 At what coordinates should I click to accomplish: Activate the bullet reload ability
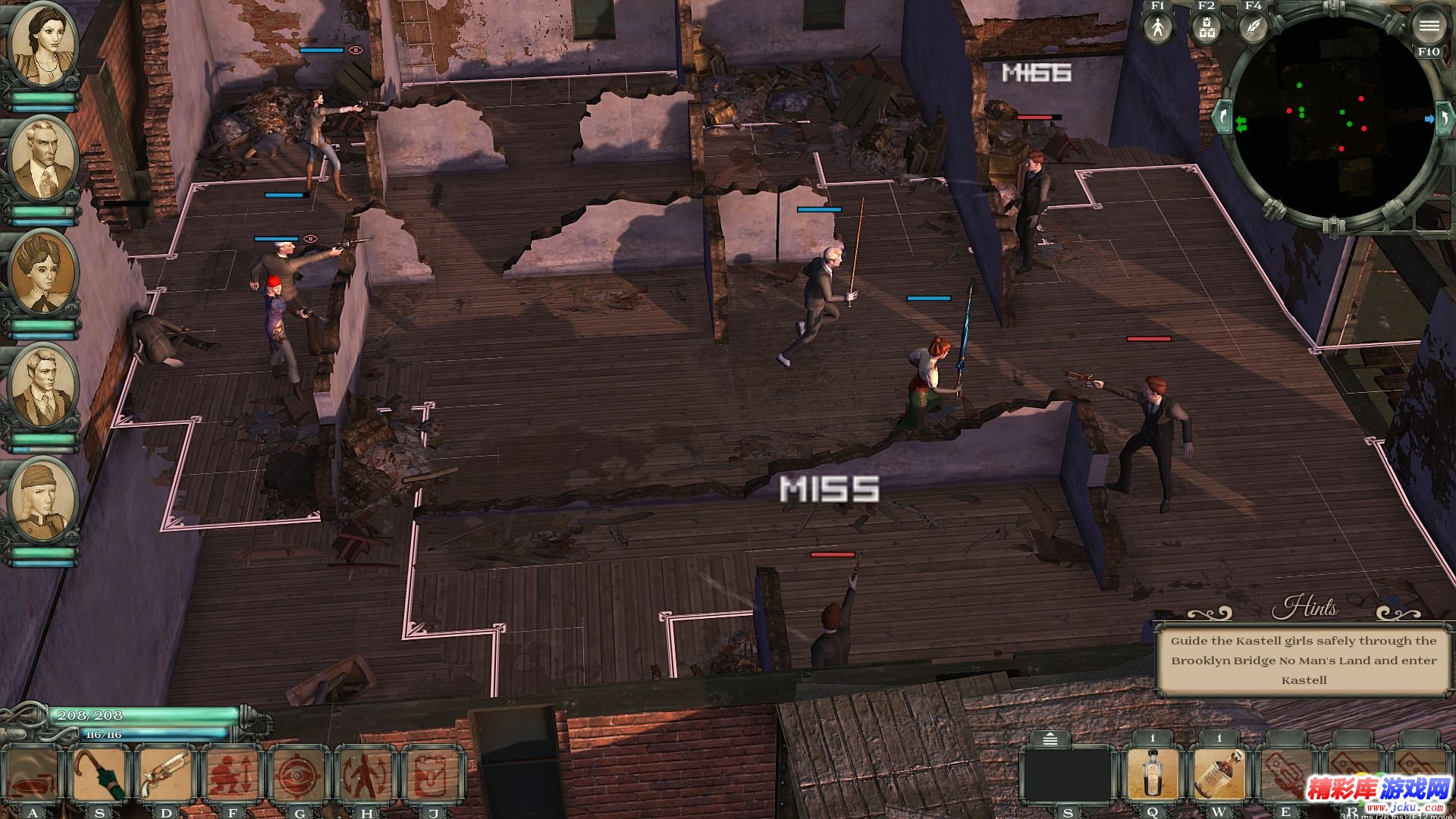(x=32, y=775)
